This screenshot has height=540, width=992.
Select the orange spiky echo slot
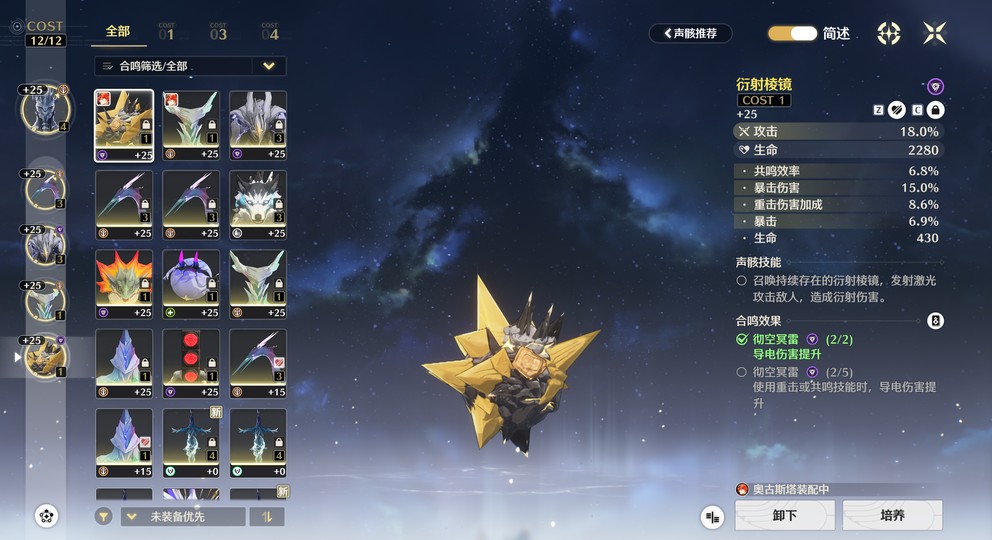point(124,284)
